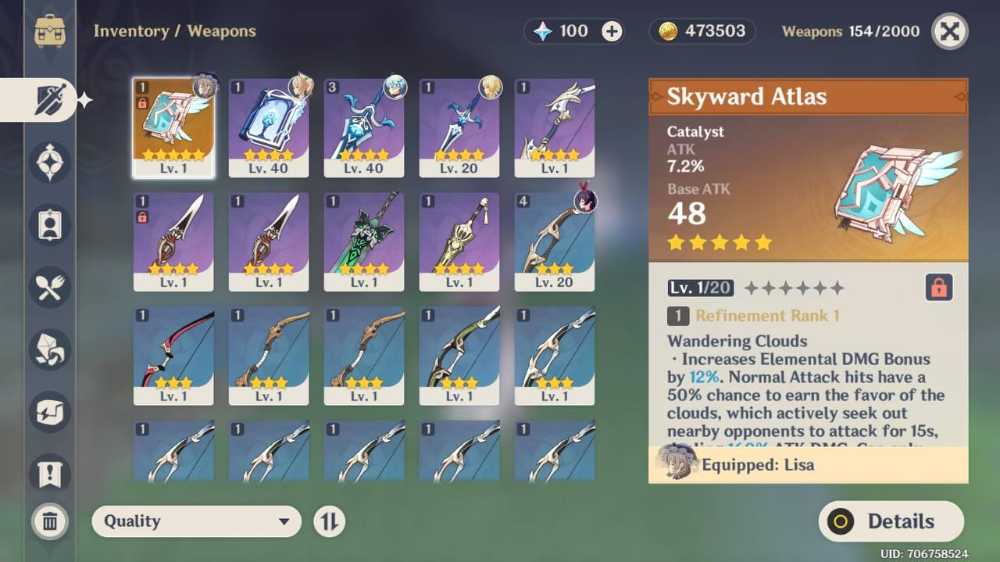Click the trash can delete icon
1000x562 pixels.
[x=50, y=520]
